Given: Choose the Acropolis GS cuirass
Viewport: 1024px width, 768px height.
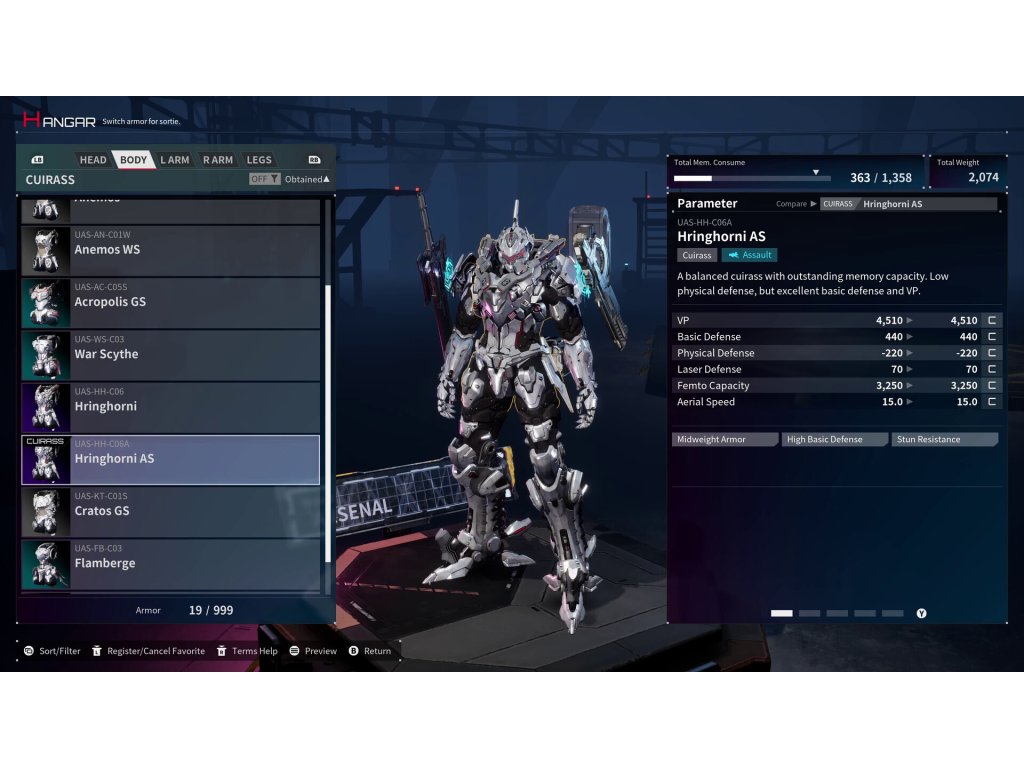Looking at the screenshot, I should [x=171, y=302].
